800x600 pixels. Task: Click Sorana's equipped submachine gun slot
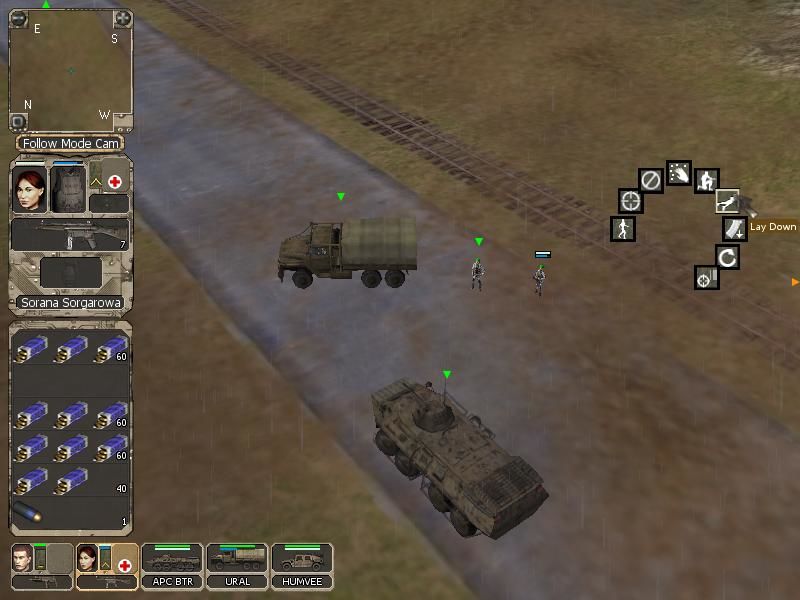click(x=70, y=235)
